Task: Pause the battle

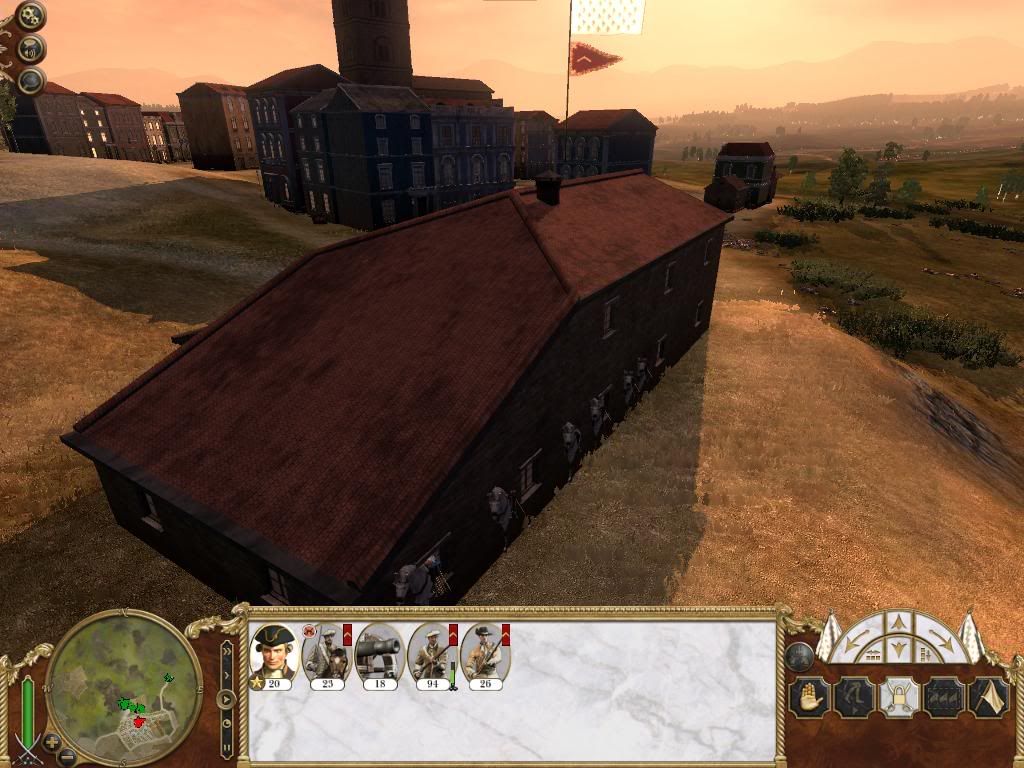Action: [227, 745]
